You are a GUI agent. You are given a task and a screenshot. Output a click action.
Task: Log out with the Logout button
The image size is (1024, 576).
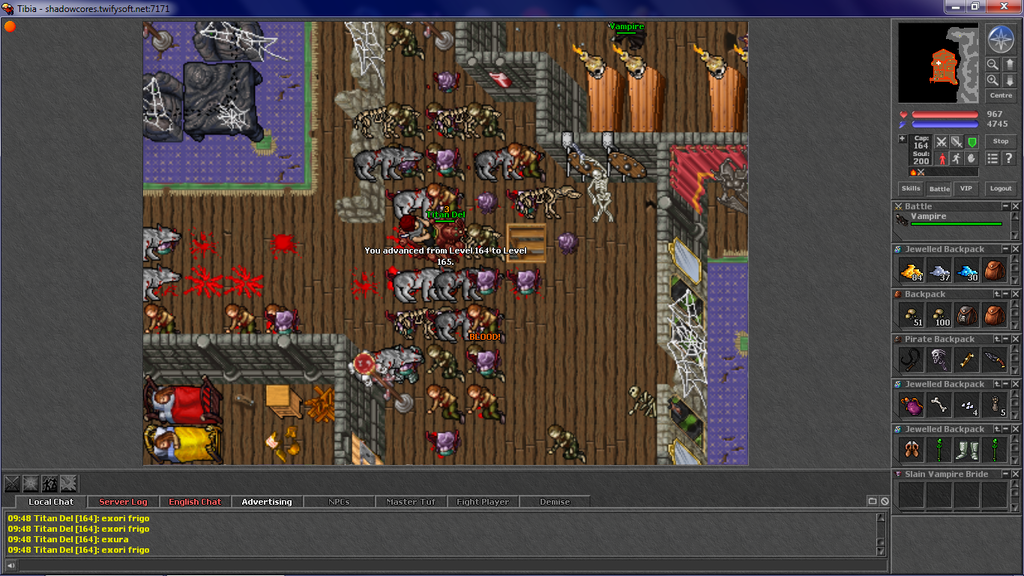click(x=1000, y=188)
